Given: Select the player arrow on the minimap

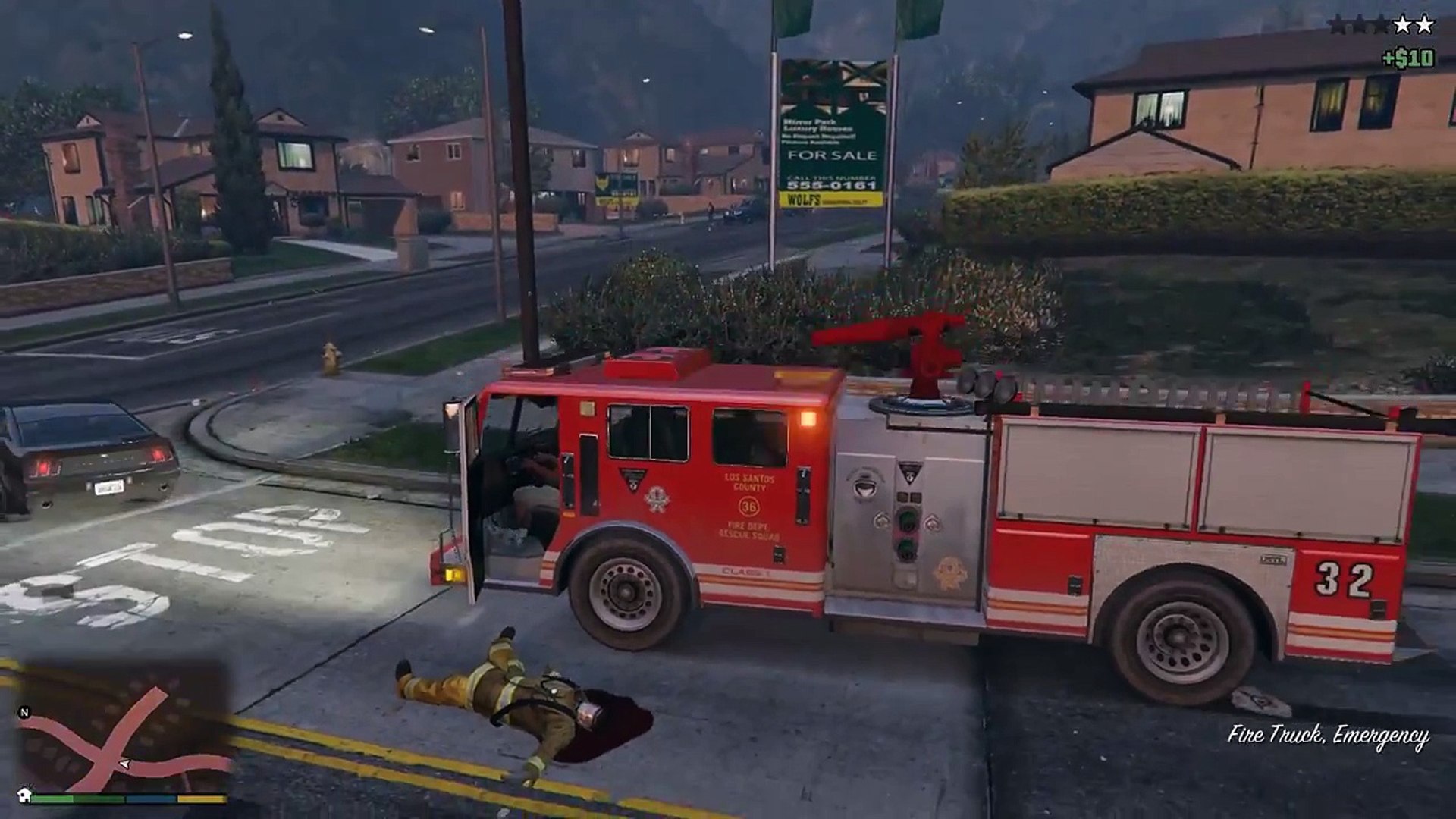Looking at the screenshot, I should point(124,764).
